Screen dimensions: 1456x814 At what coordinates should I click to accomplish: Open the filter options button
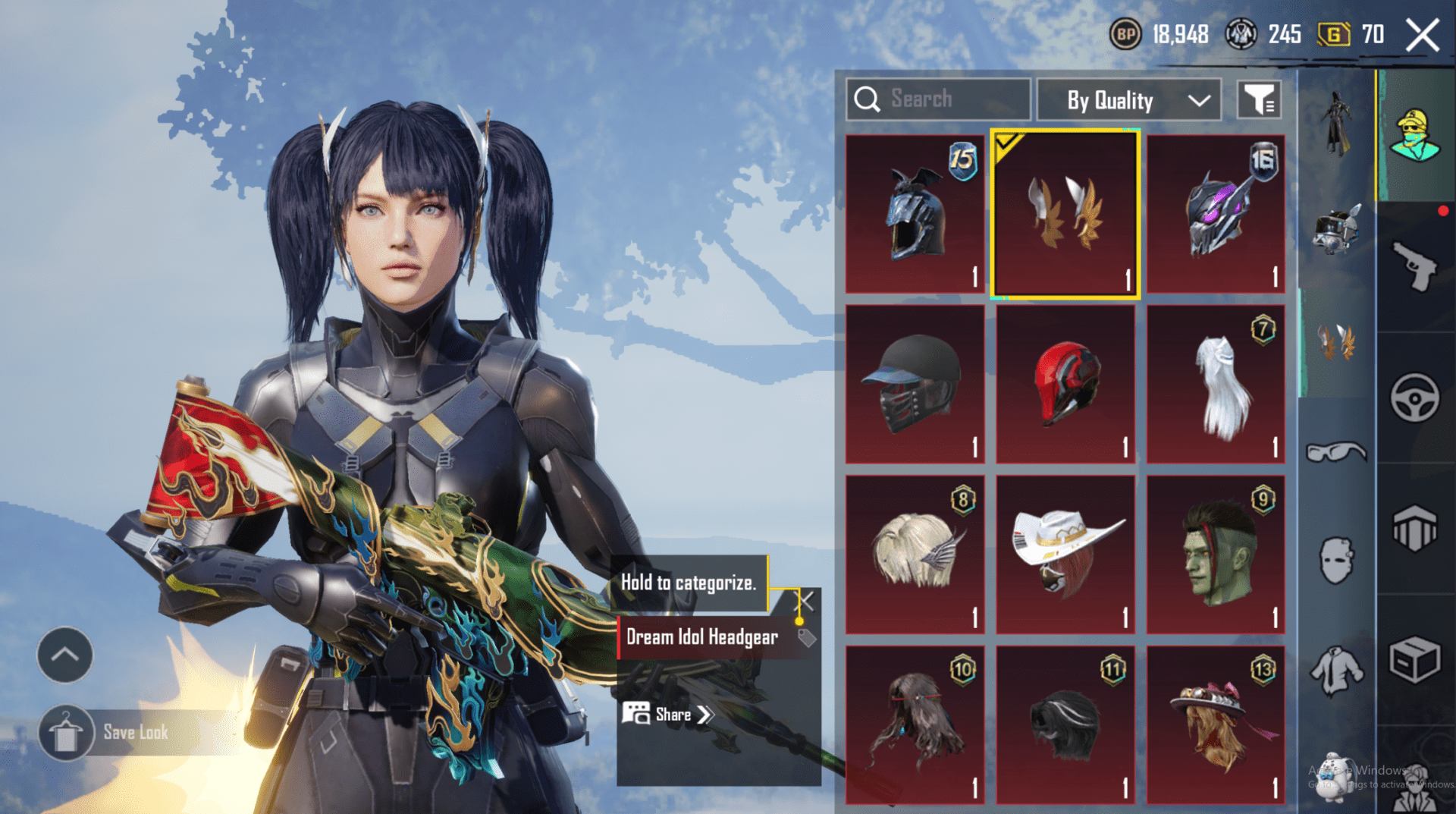[1259, 99]
